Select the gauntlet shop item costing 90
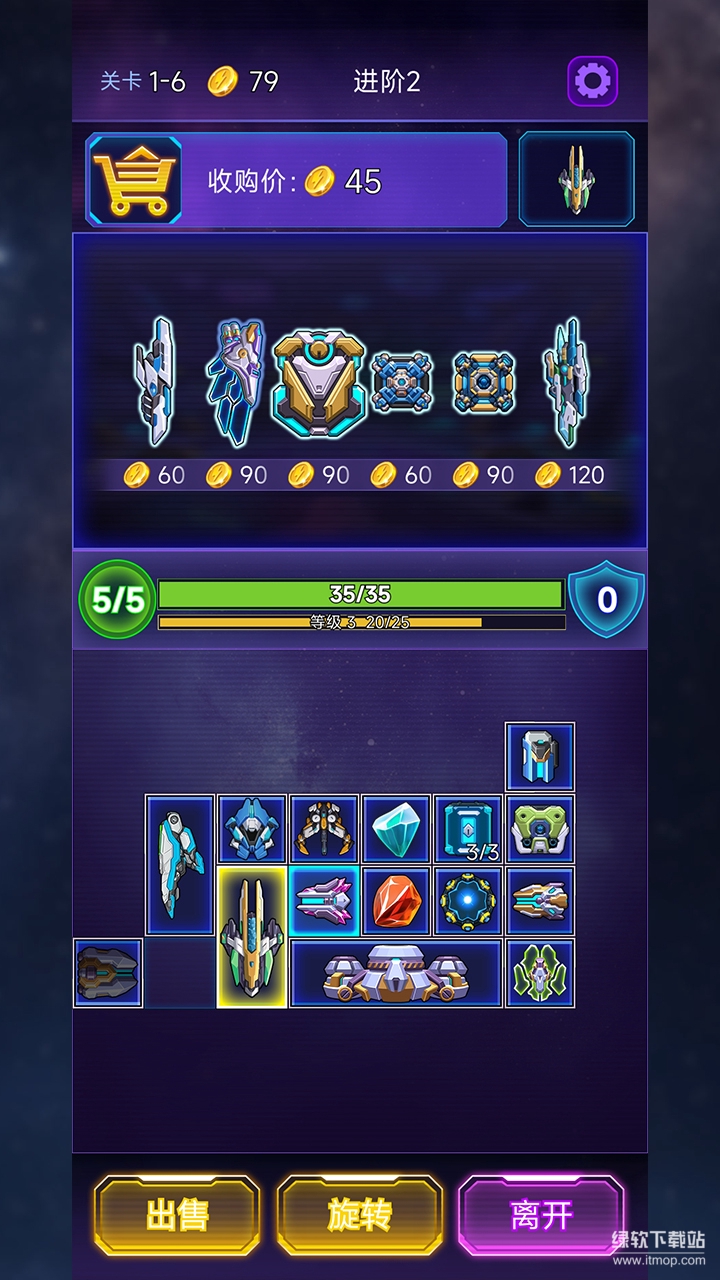The width and height of the screenshot is (720, 1280). tap(236, 381)
